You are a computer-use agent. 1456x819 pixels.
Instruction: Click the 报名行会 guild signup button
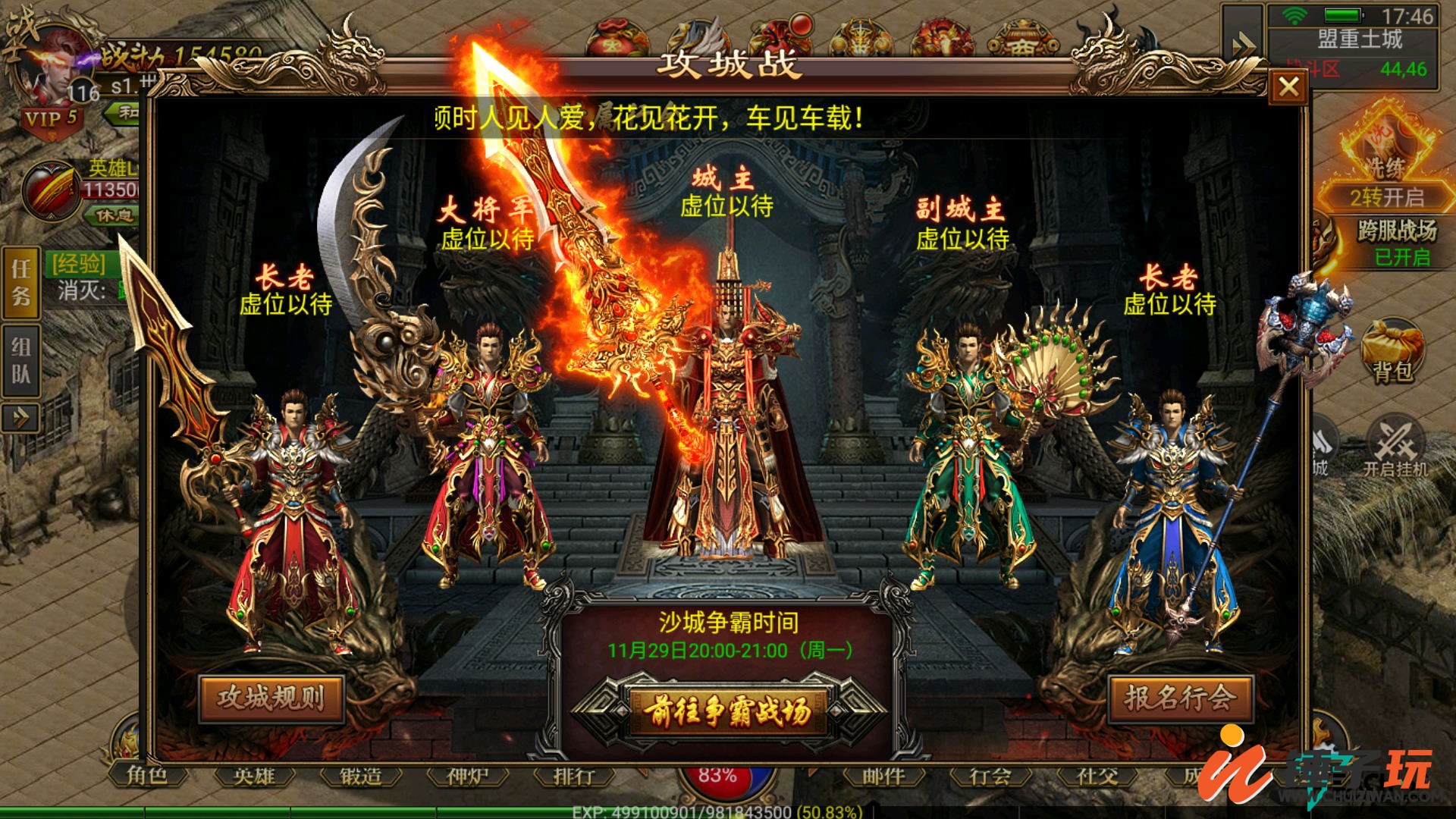pos(1179,698)
